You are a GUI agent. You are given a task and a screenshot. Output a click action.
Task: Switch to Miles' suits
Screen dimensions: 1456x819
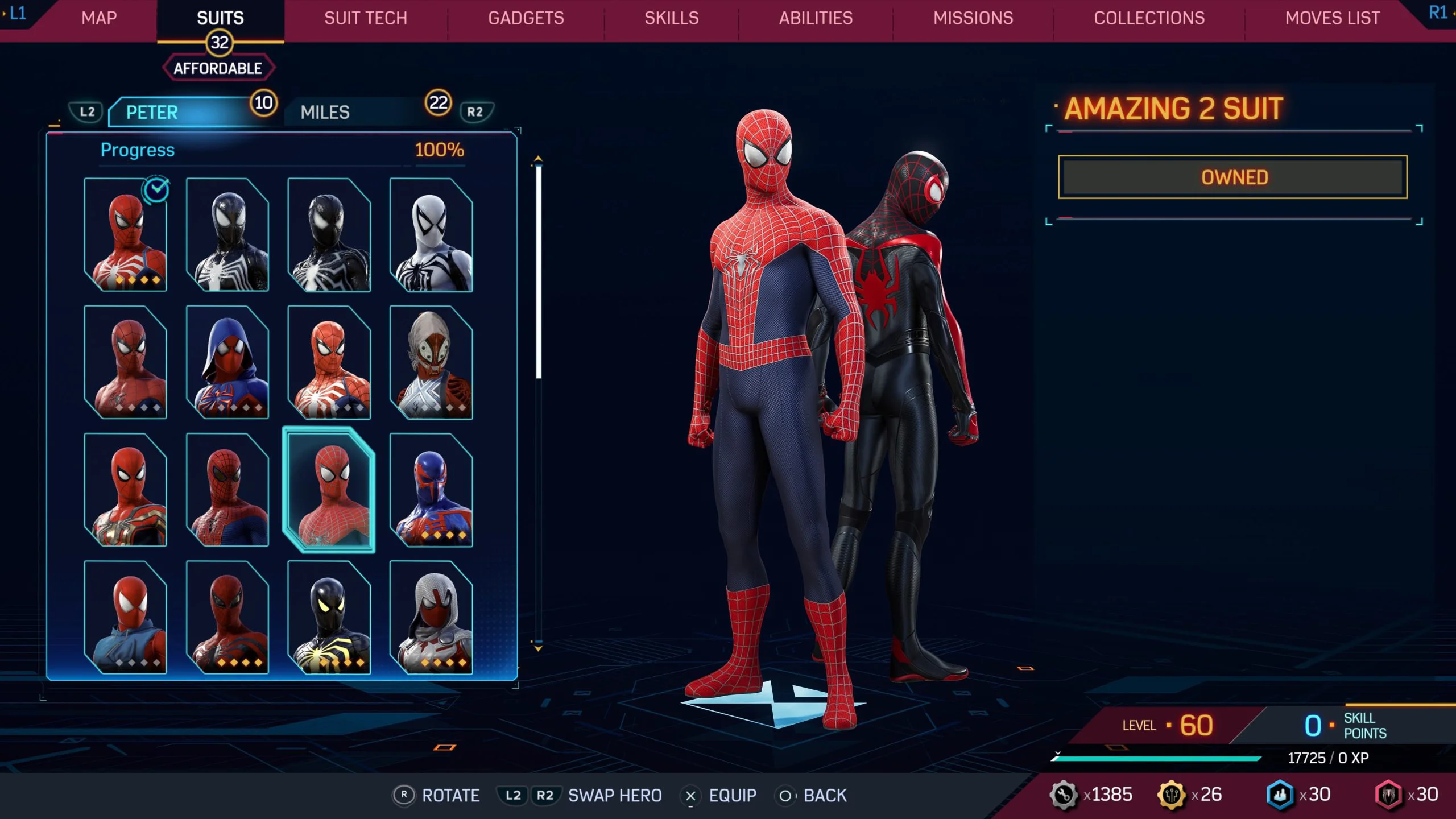364,112
